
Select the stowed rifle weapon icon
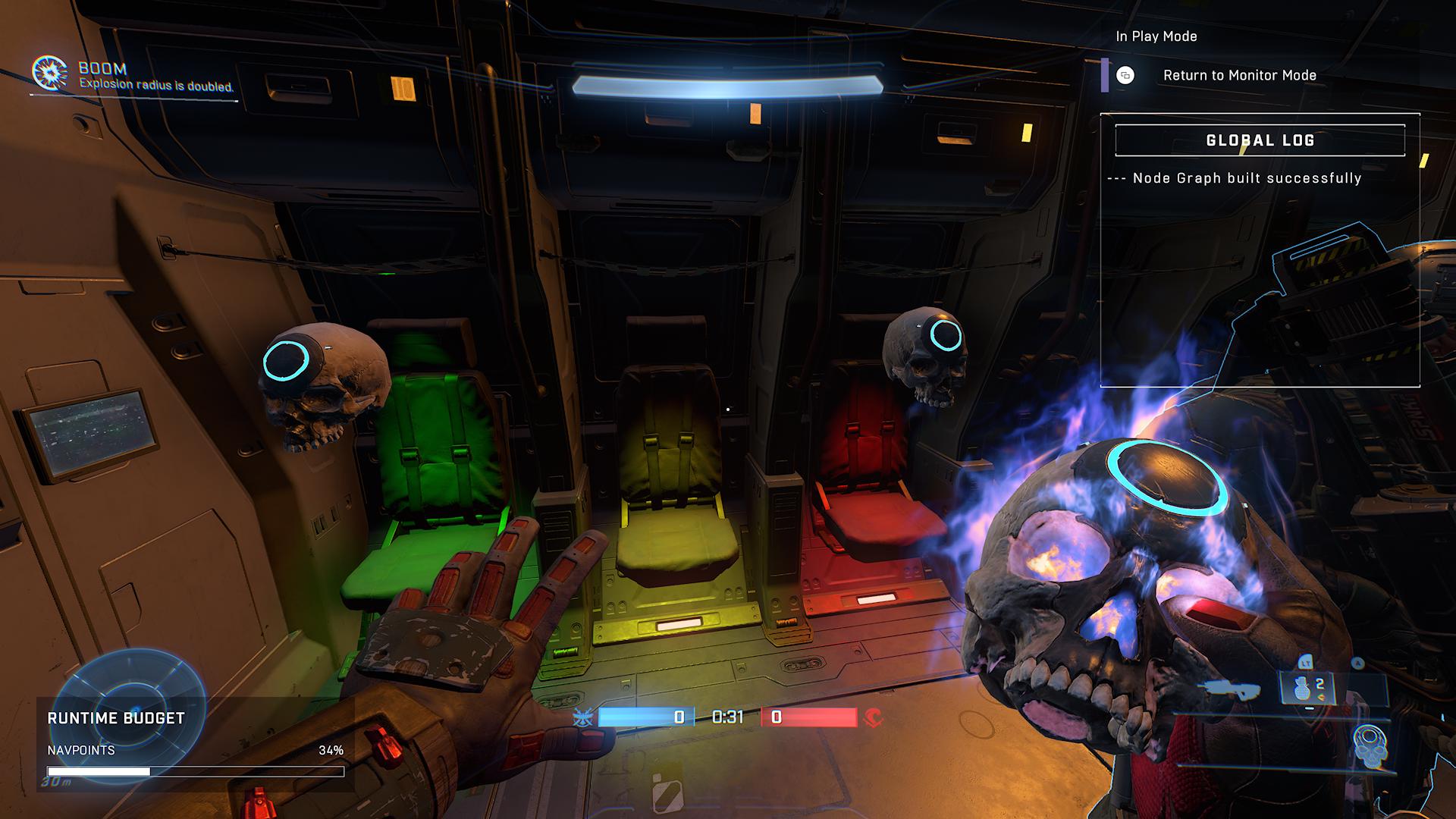(x=1230, y=689)
